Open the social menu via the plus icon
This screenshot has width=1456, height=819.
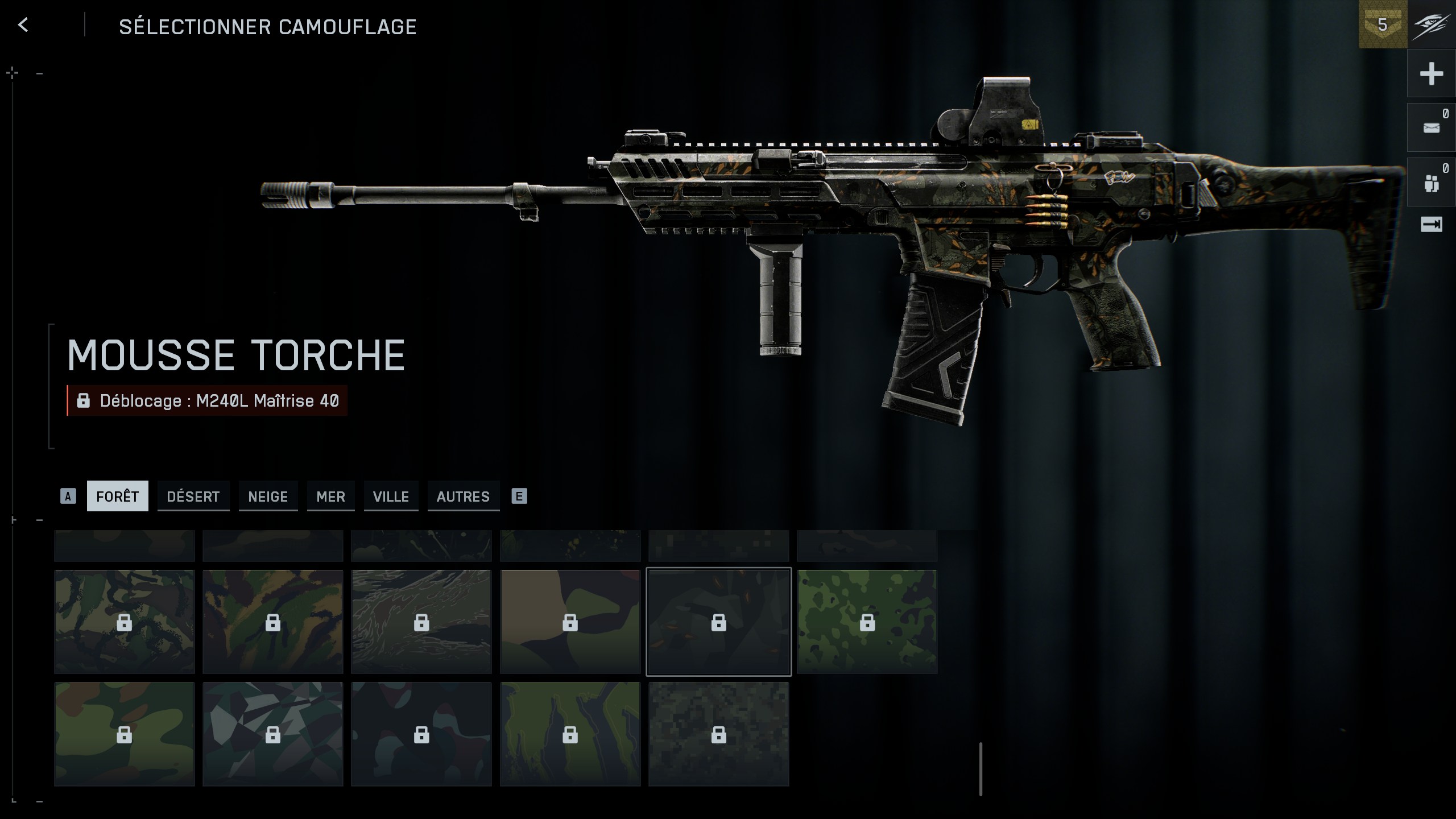[1432, 73]
